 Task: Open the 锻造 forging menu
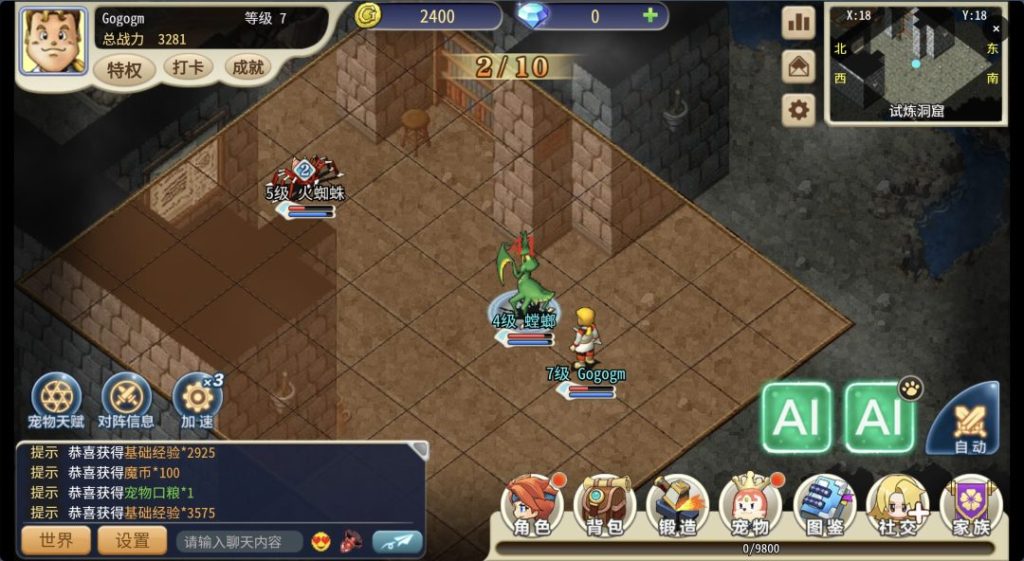678,506
